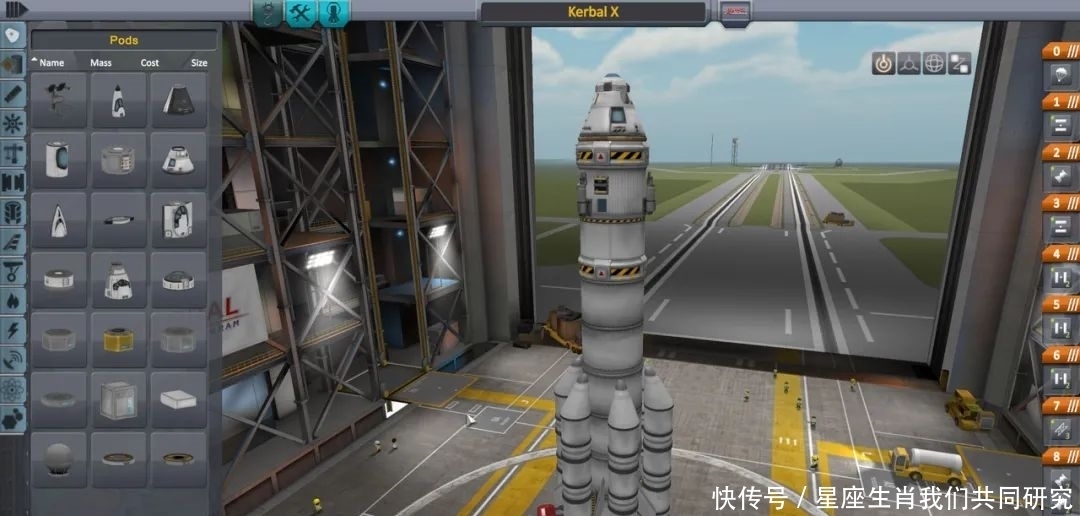Sort parts list by Mass
This screenshot has height=516, width=1080.
[101, 62]
